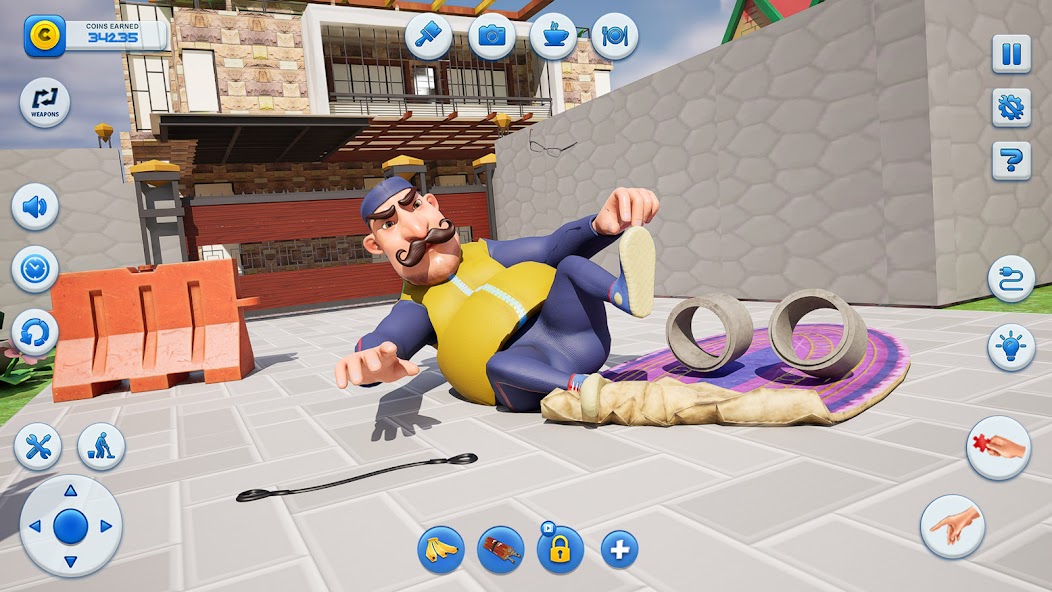Tap the up arrow on the movement pad
This screenshot has width=1052, height=592.
pos(70,491)
